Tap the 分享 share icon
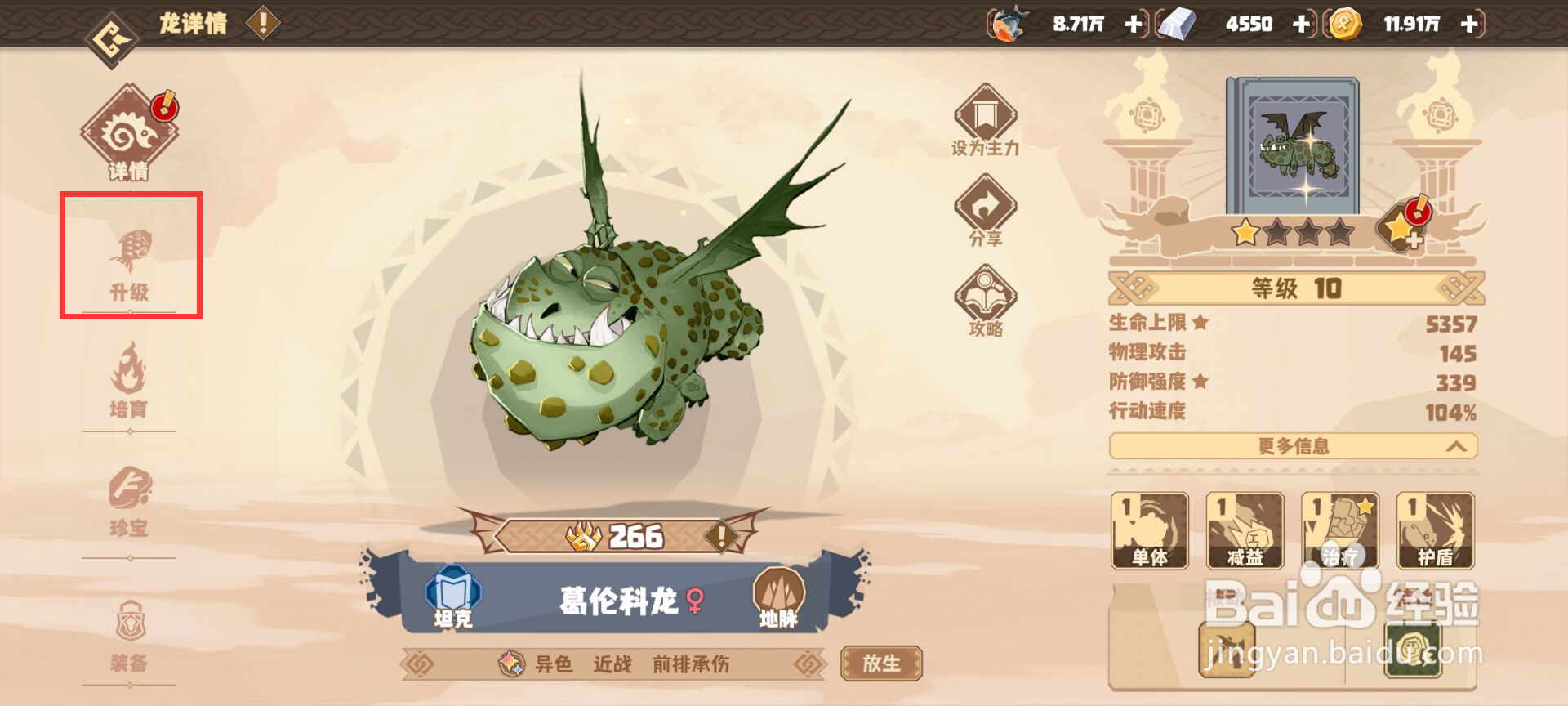1568x706 pixels. 987,214
